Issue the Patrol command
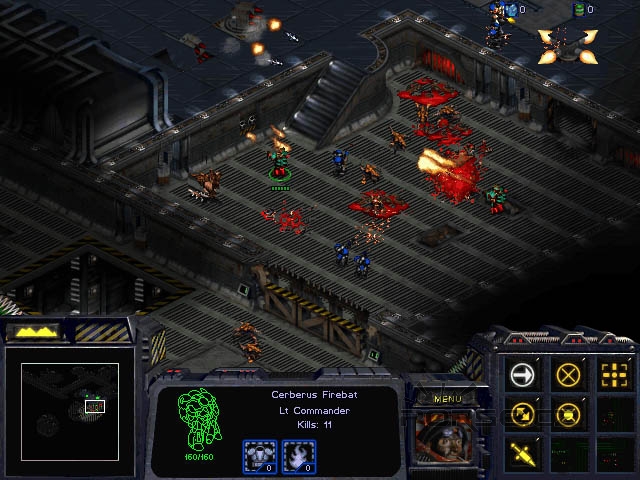640x480 pixels. tap(523, 413)
